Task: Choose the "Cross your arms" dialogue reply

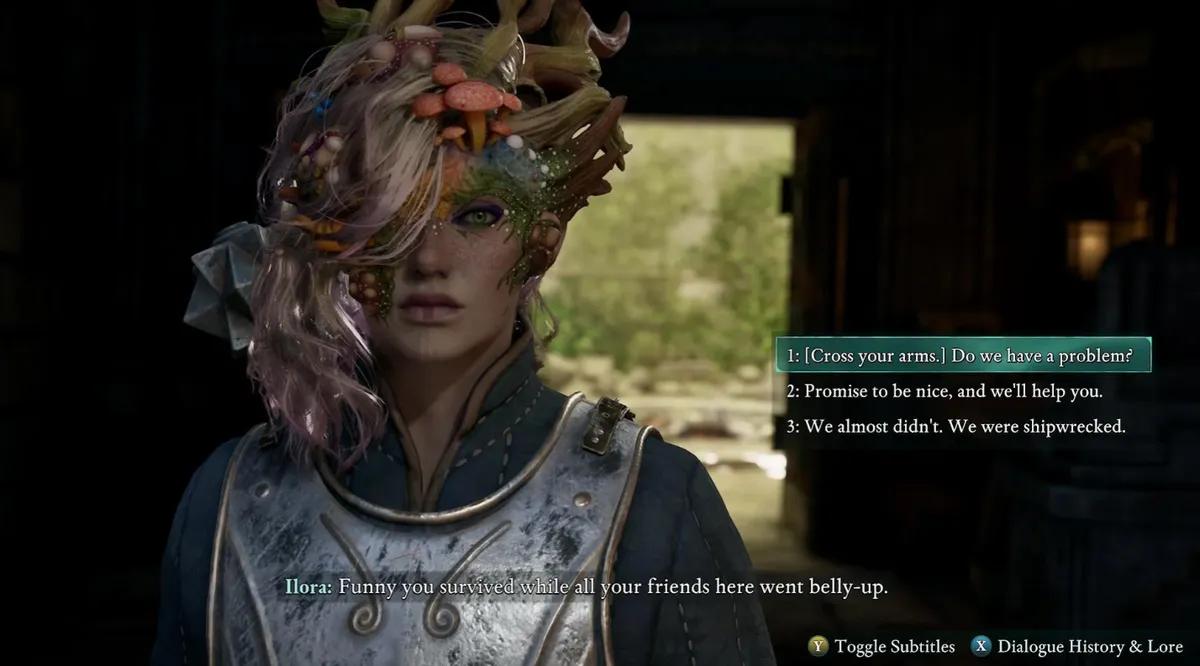Action: coord(962,355)
